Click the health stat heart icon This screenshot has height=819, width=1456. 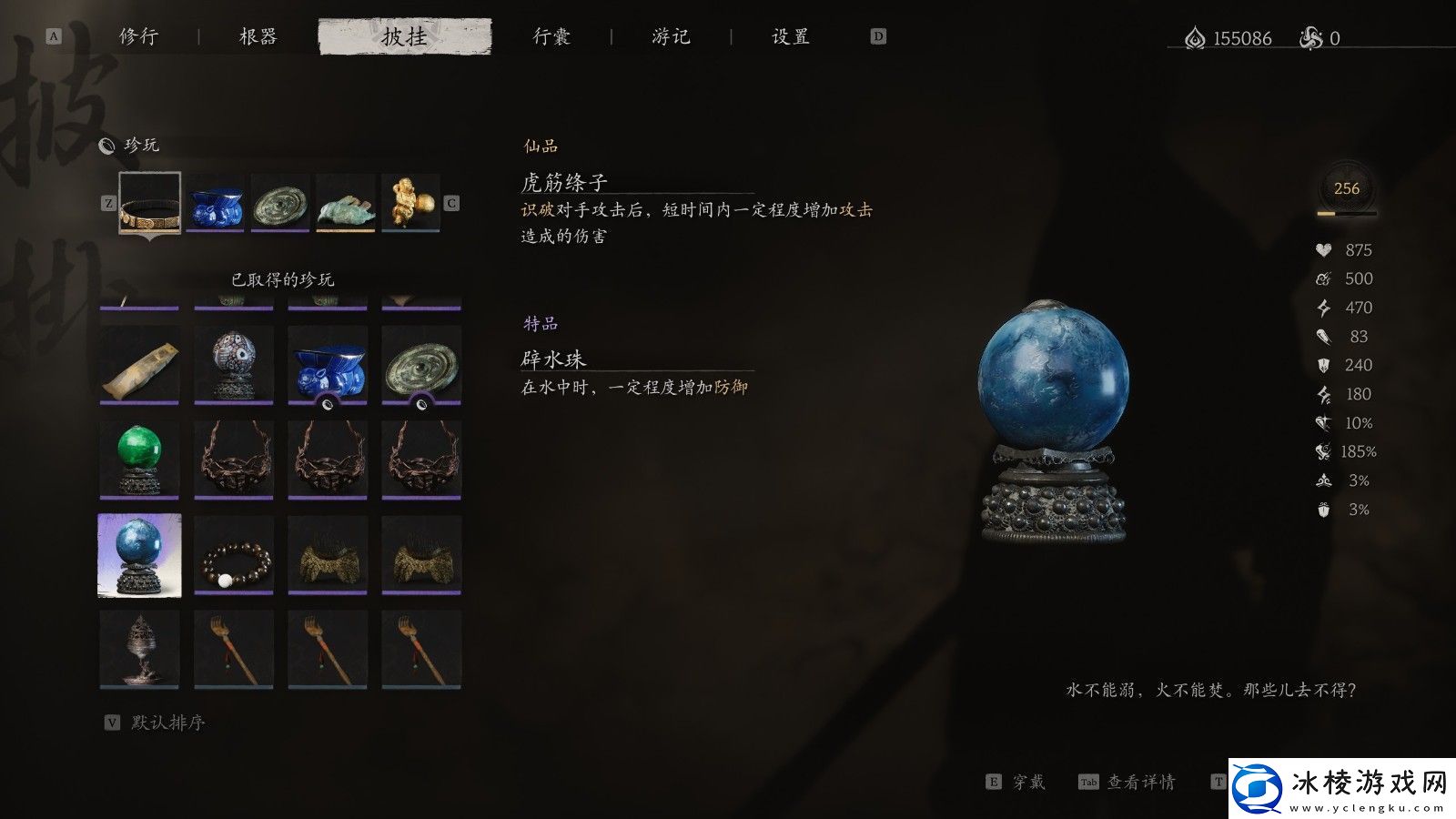point(1324,249)
